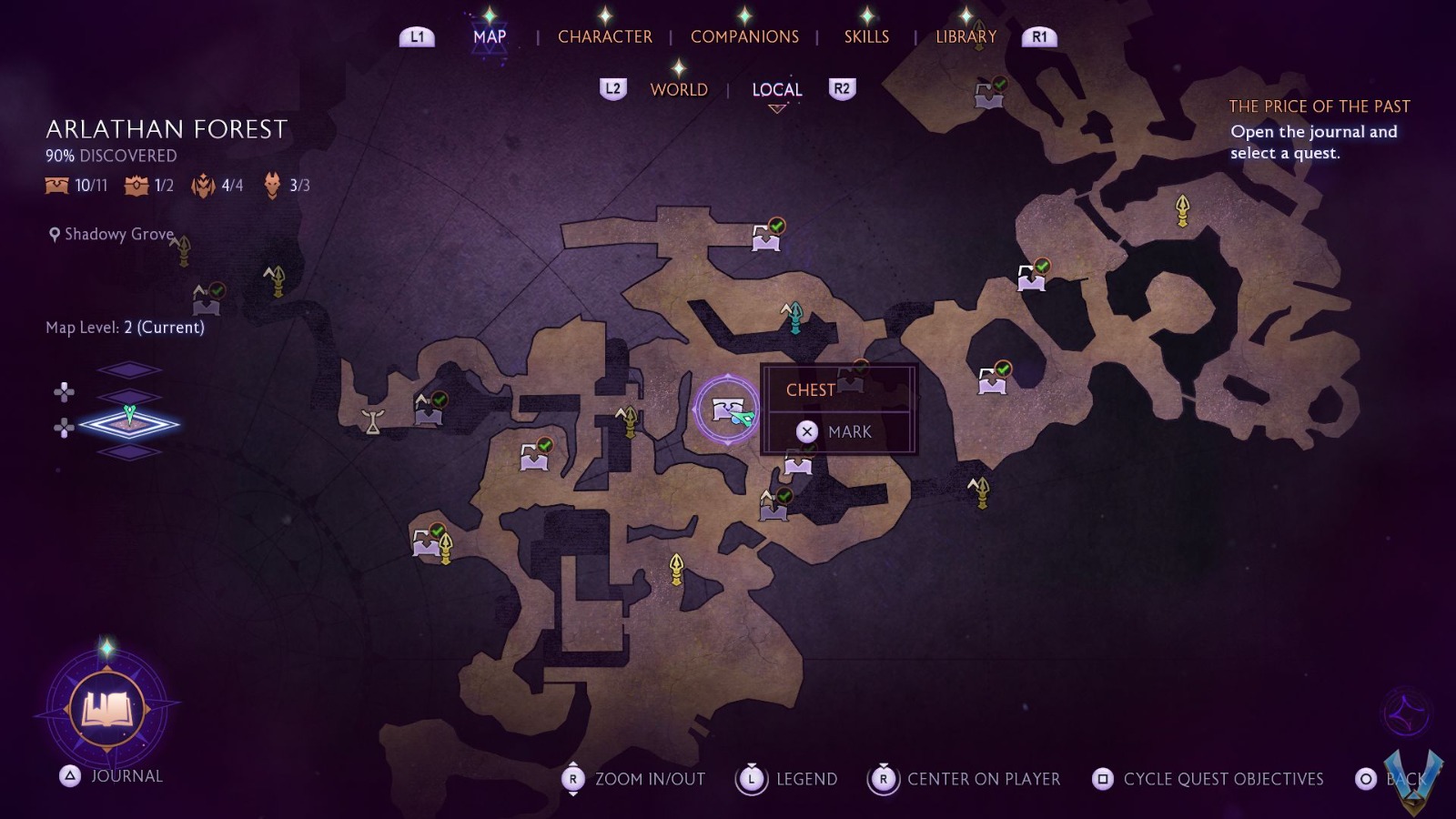Open the Companions tab
1456x819 pixels.
[744, 36]
